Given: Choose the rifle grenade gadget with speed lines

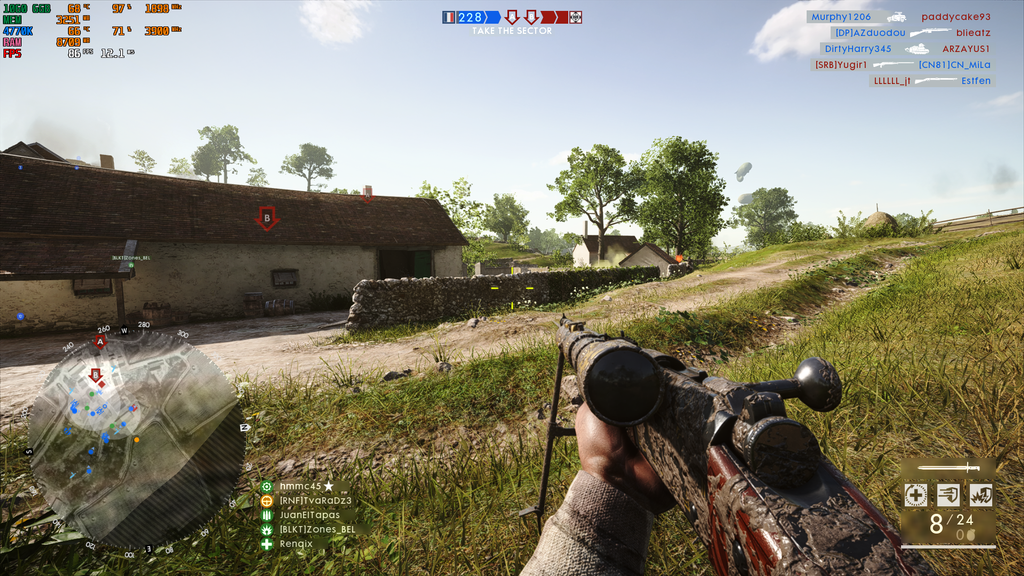Looking at the screenshot, I should 948,495.
